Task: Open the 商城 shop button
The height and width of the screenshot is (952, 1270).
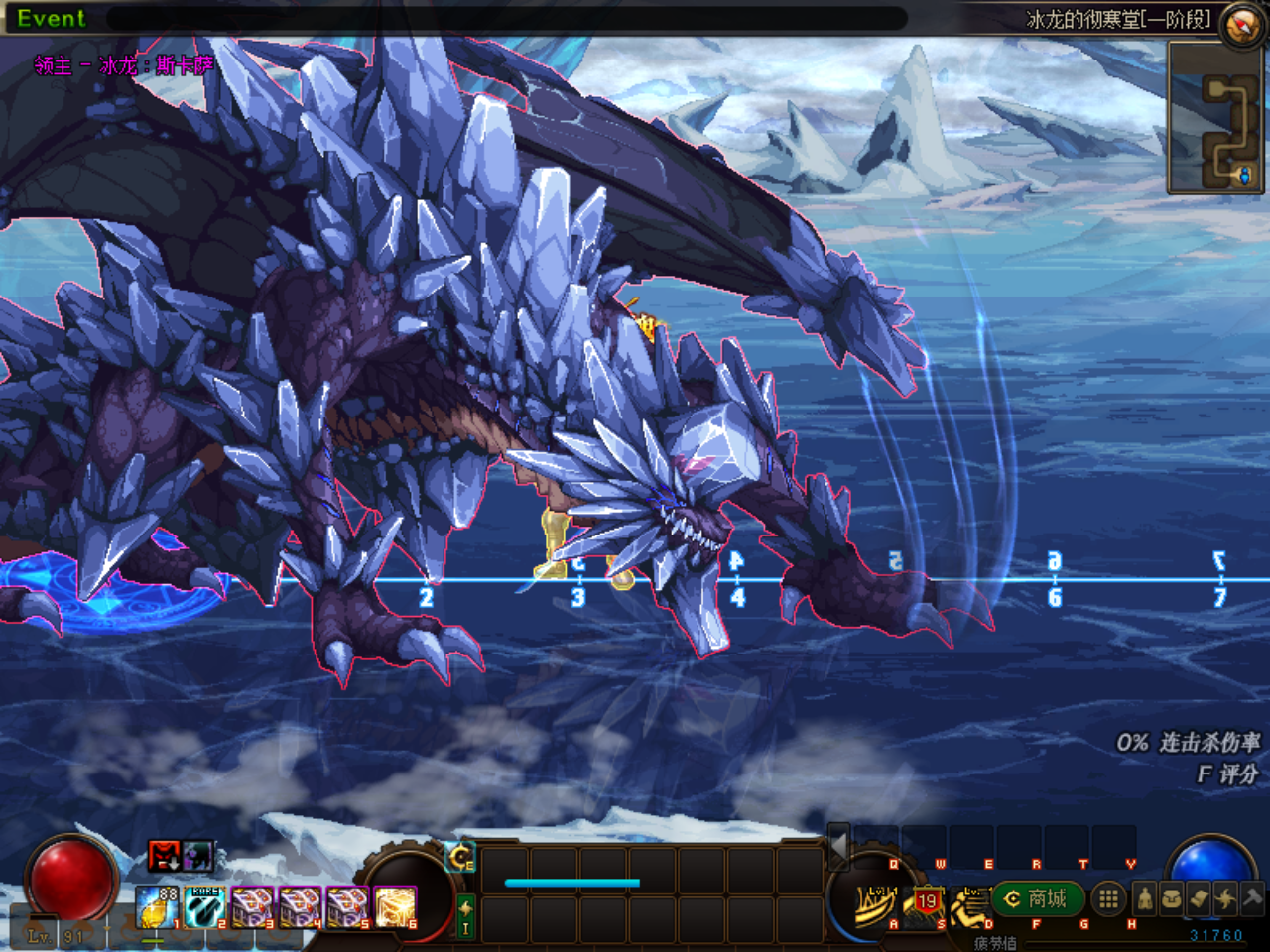Action: point(1037,899)
